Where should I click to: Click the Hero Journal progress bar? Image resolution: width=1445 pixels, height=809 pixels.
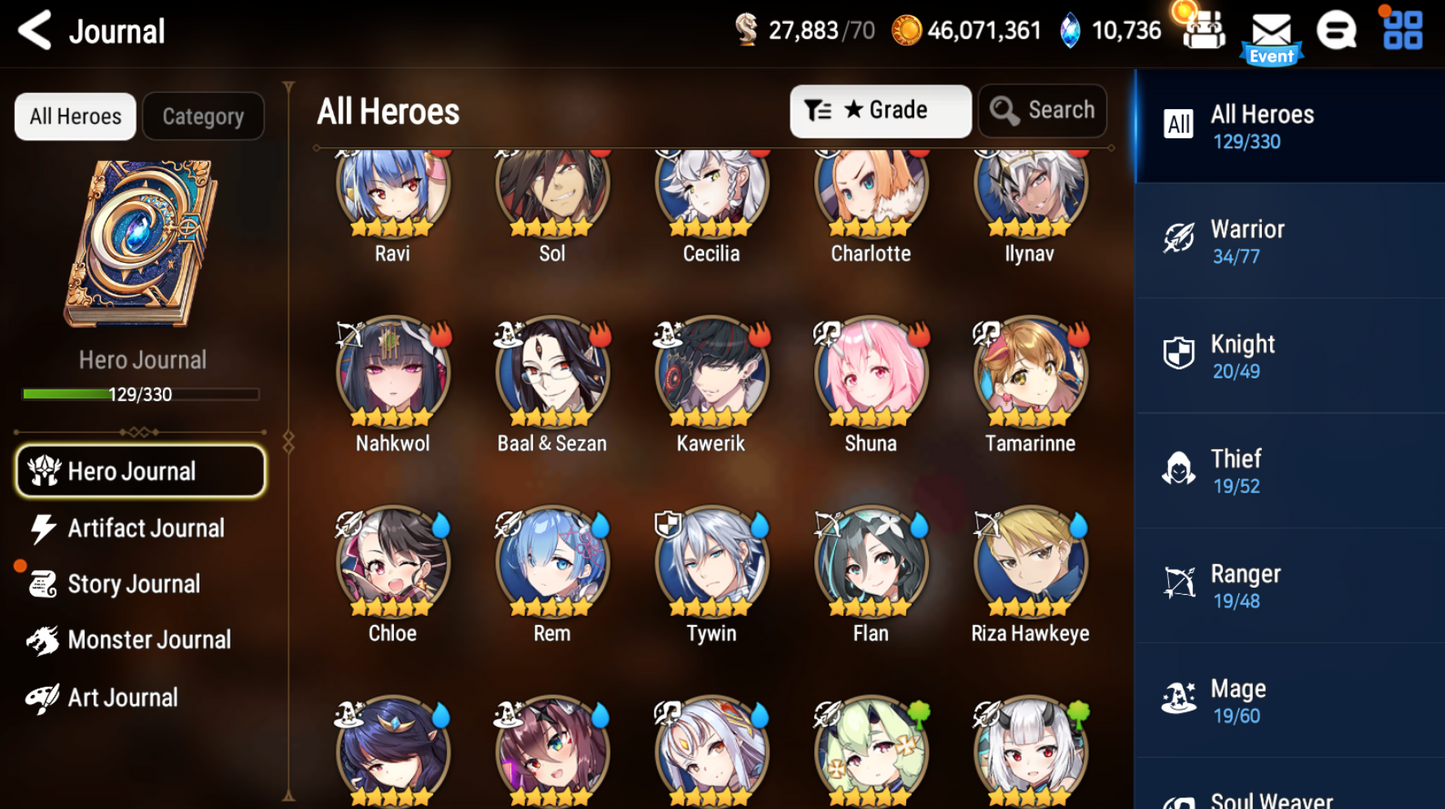coord(142,394)
